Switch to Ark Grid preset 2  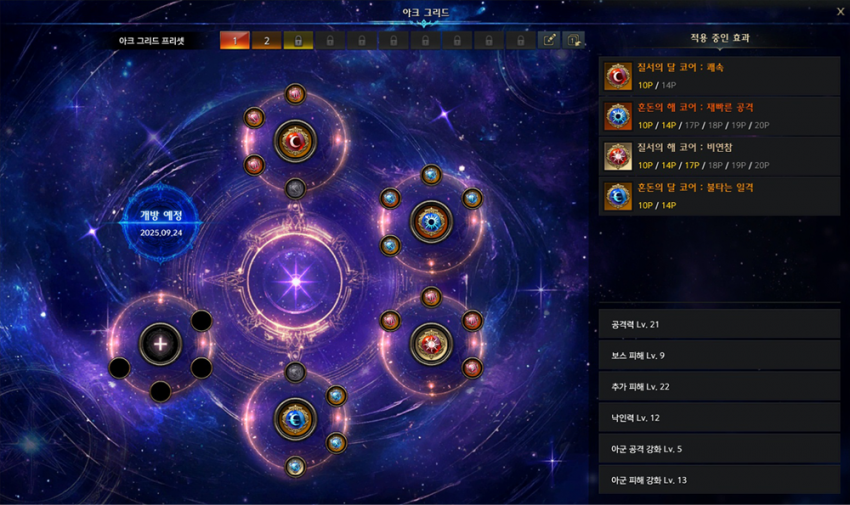(x=266, y=41)
